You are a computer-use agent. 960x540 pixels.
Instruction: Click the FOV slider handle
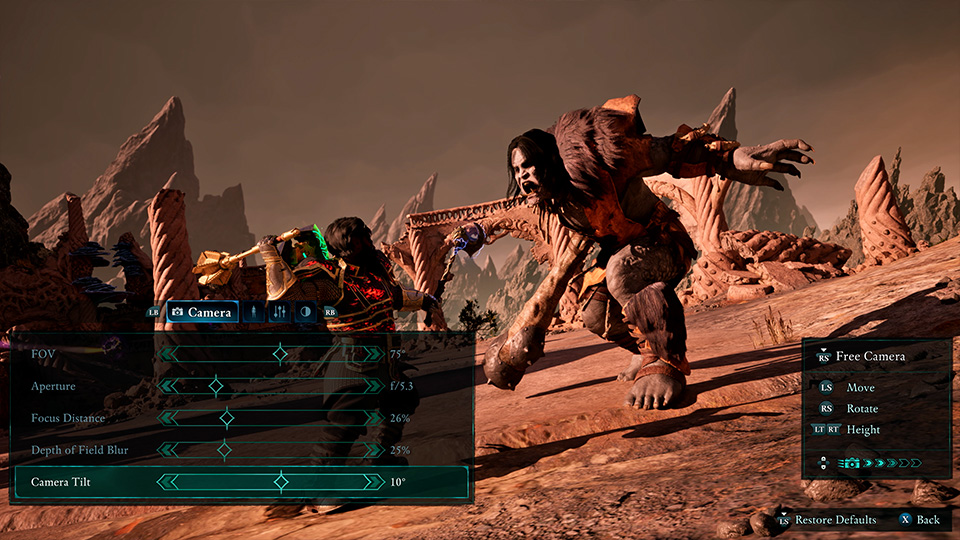[280, 353]
